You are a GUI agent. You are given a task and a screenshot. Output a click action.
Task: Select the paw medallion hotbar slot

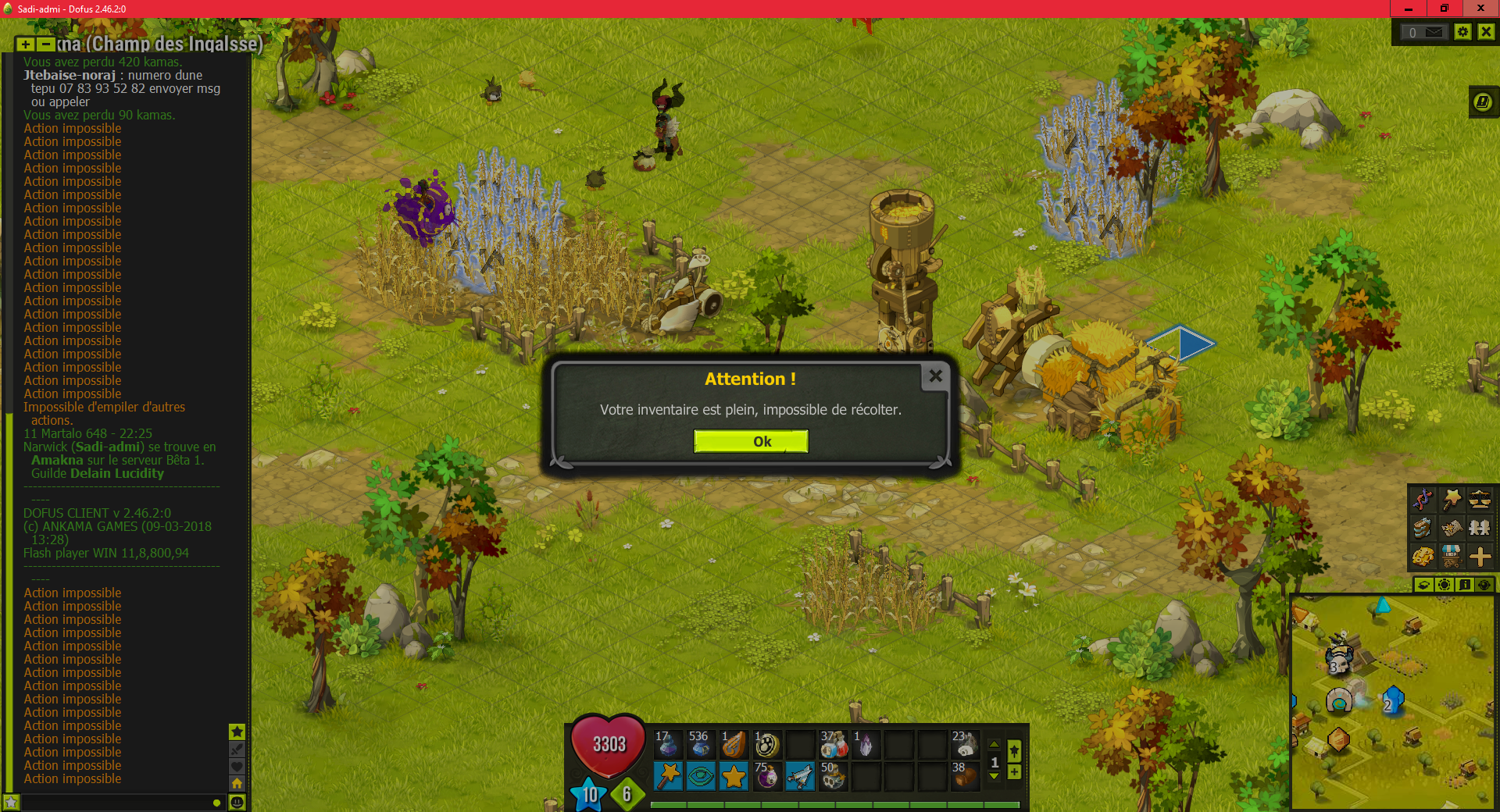click(x=766, y=745)
